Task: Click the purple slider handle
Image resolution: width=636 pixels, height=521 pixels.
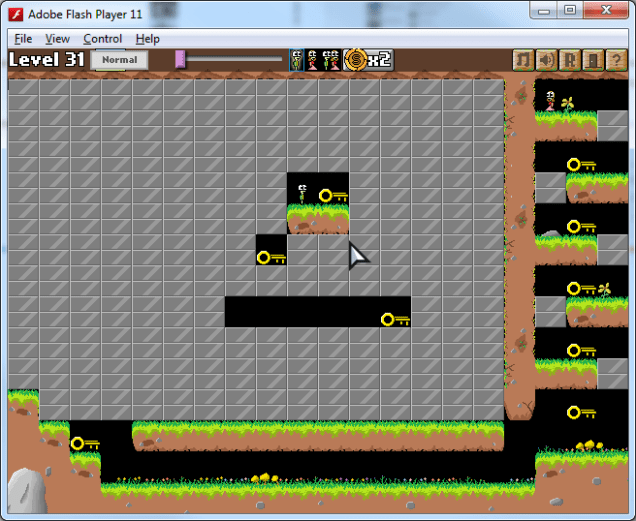Action: pyautogui.click(x=180, y=59)
